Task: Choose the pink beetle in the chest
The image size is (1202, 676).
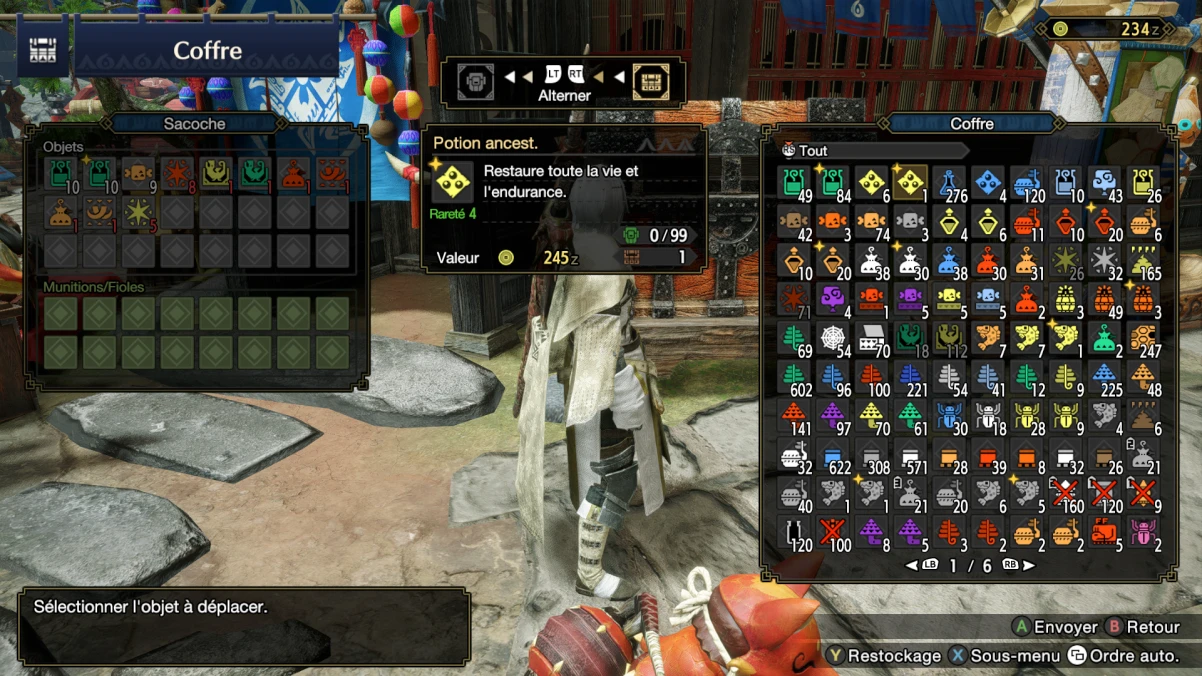Action: pyautogui.click(x=1143, y=533)
